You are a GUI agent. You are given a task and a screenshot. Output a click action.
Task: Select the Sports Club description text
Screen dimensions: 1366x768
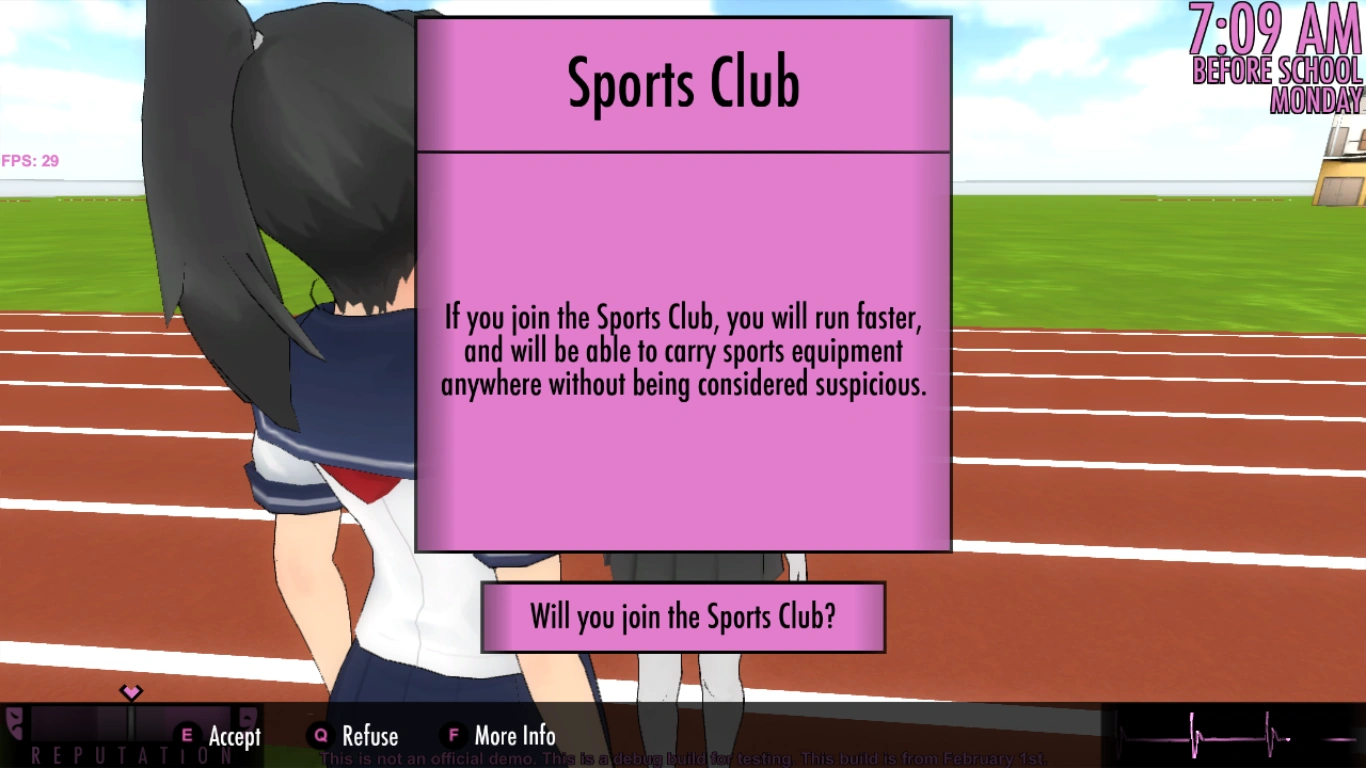pos(685,350)
